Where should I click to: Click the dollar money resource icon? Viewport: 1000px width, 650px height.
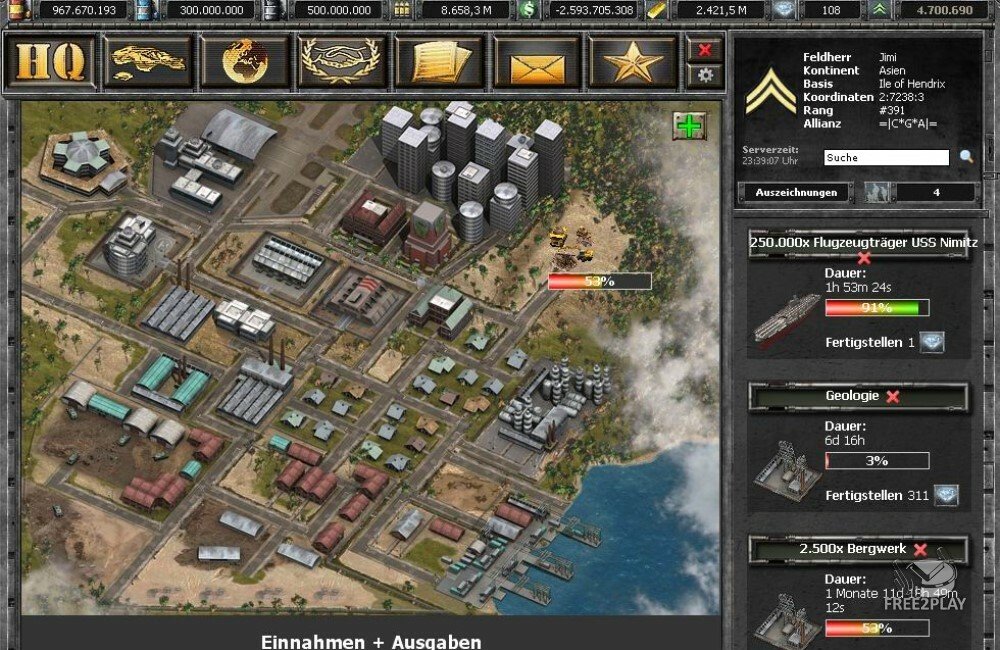click(527, 10)
